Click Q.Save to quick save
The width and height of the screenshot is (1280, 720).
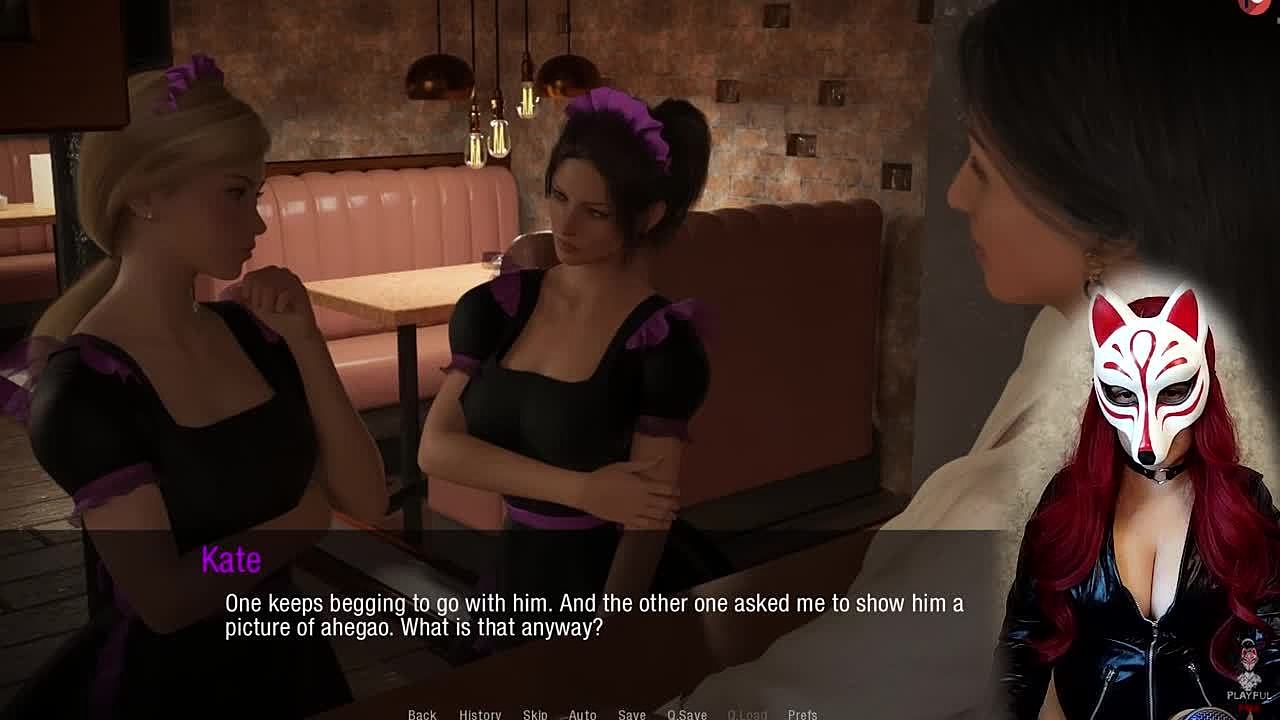click(x=687, y=714)
